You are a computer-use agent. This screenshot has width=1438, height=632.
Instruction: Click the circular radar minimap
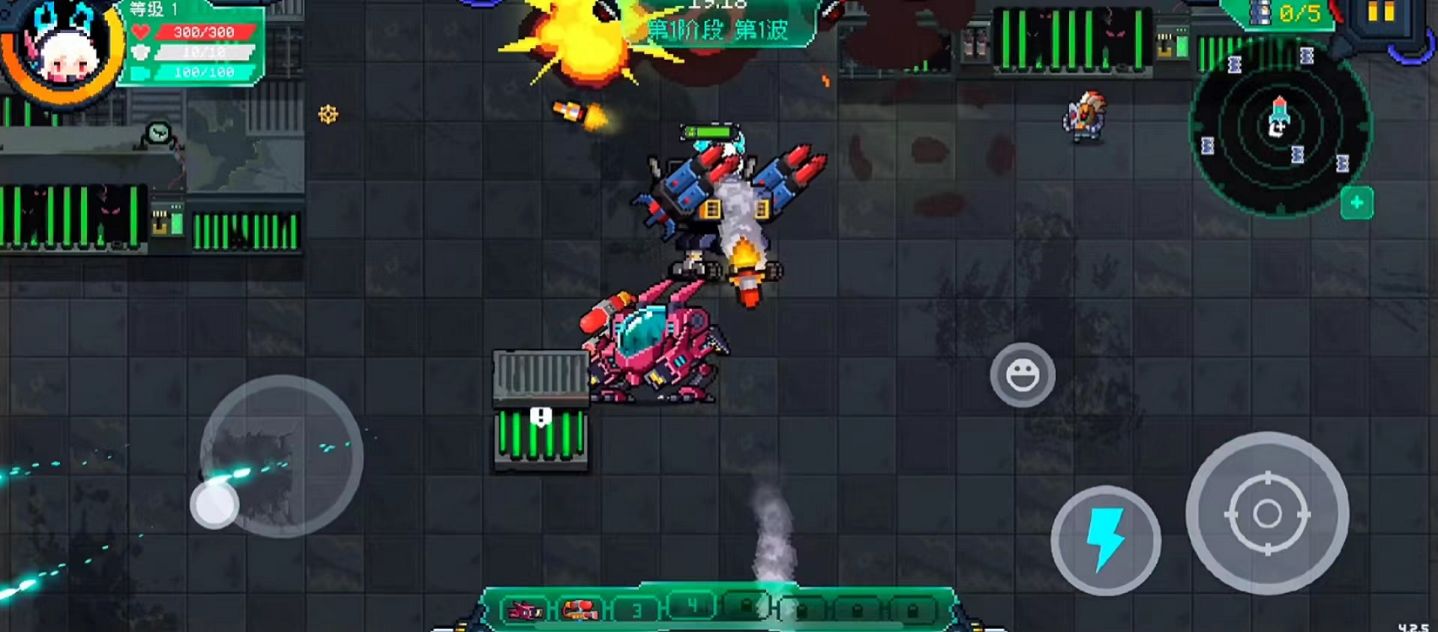[x=1280, y=125]
